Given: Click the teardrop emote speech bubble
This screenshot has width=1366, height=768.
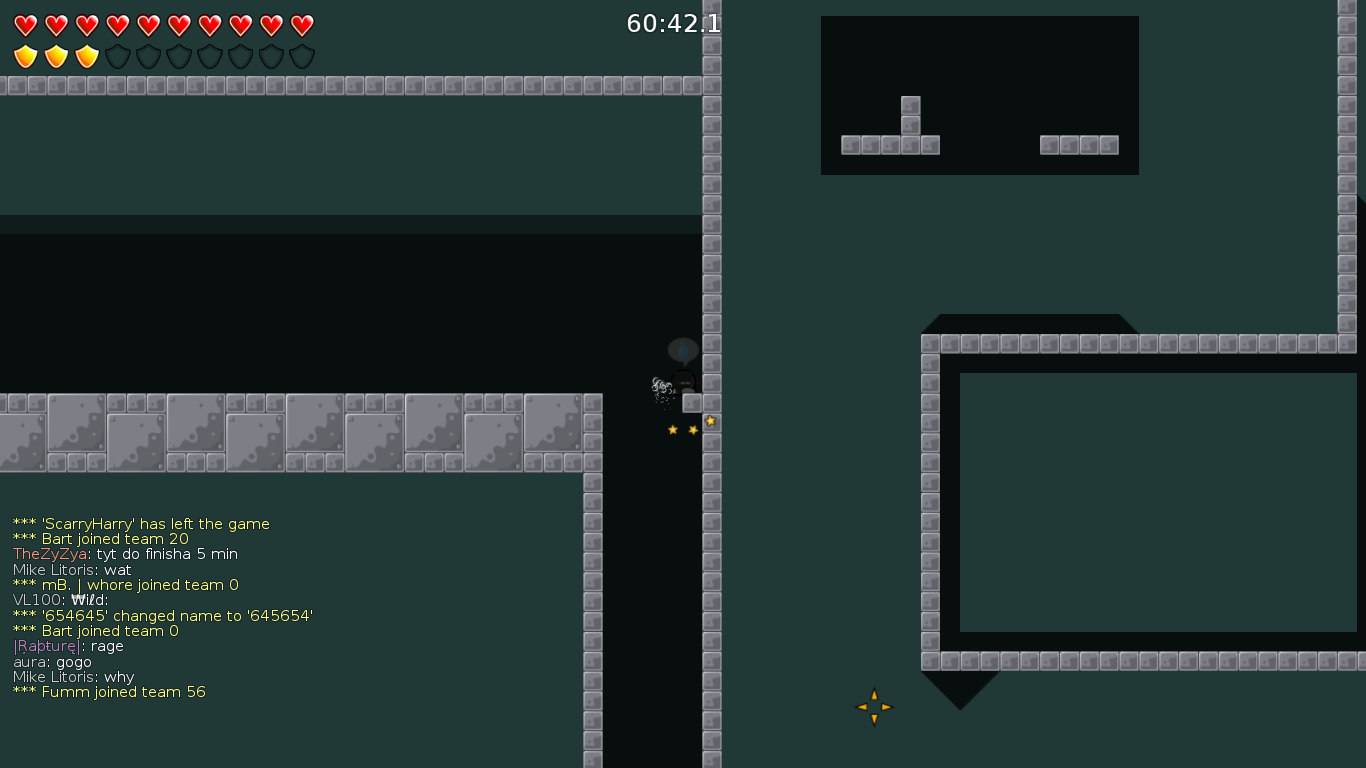Looking at the screenshot, I should (681, 351).
